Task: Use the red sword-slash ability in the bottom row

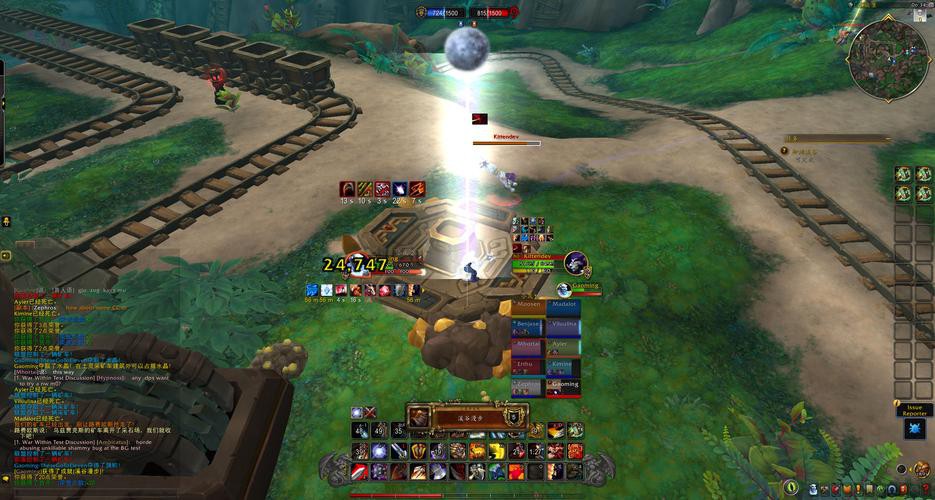Action: pyautogui.click(x=361, y=470)
